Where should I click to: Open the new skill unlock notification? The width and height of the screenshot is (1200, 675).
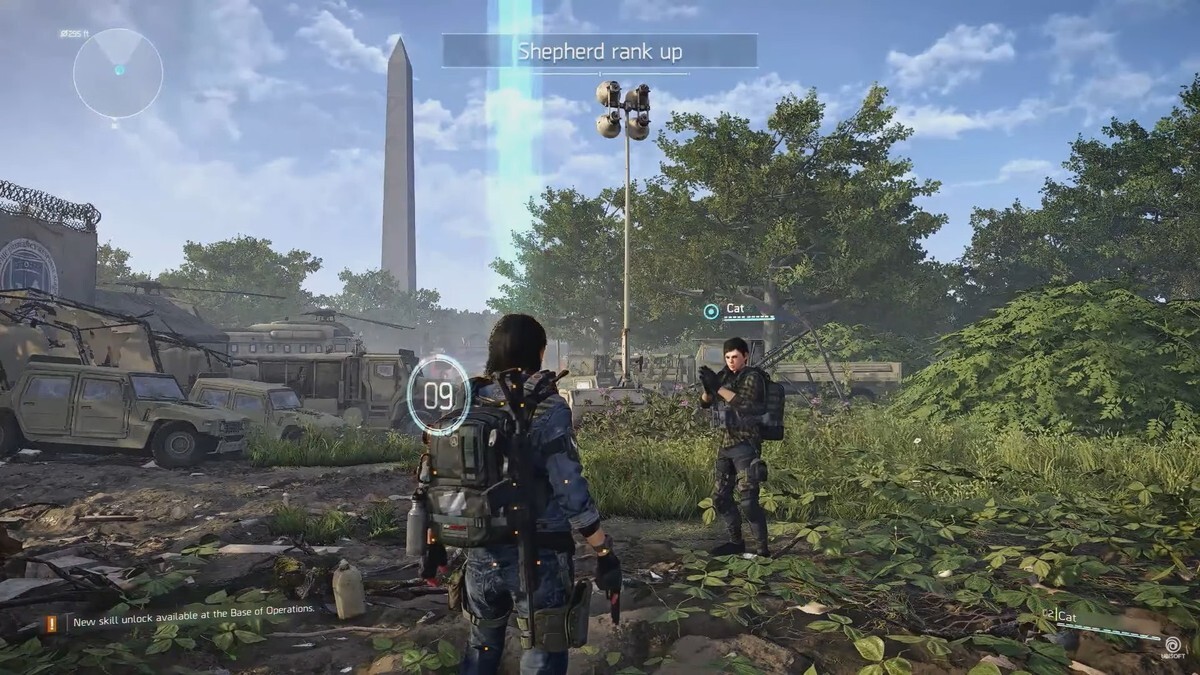(x=193, y=609)
